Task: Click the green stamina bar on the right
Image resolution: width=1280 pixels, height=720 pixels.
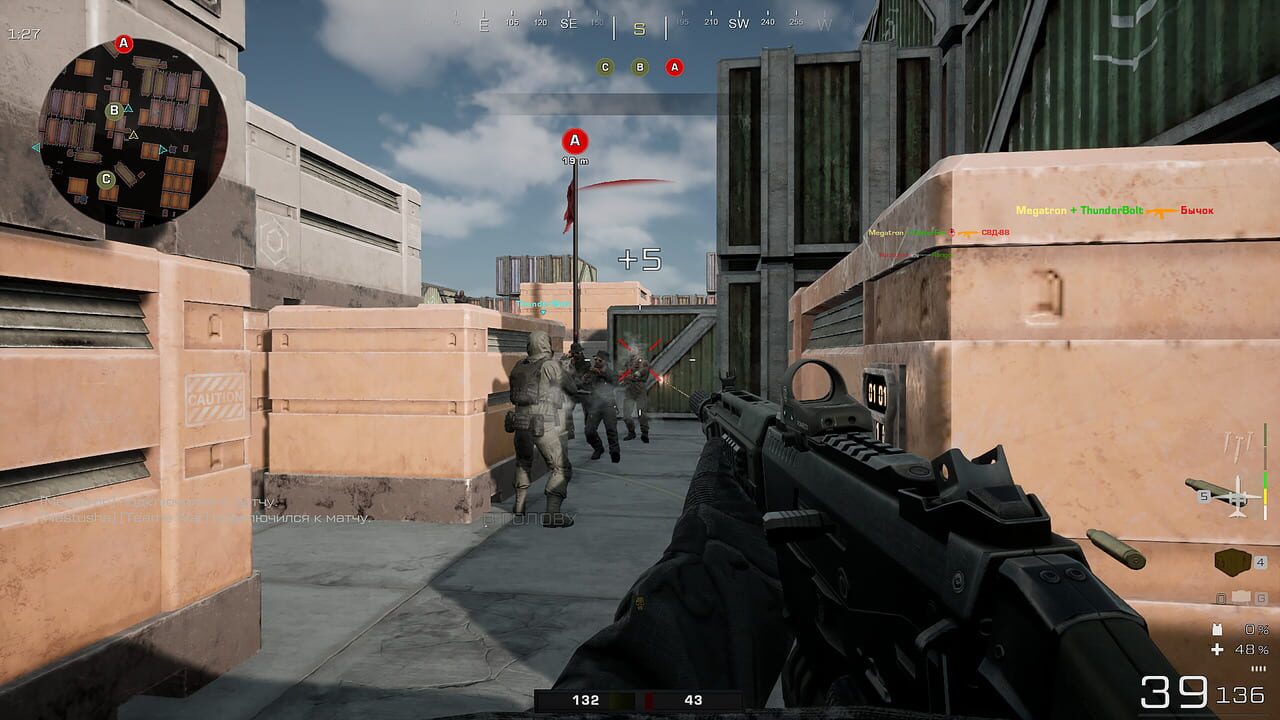Action: point(1265,478)
